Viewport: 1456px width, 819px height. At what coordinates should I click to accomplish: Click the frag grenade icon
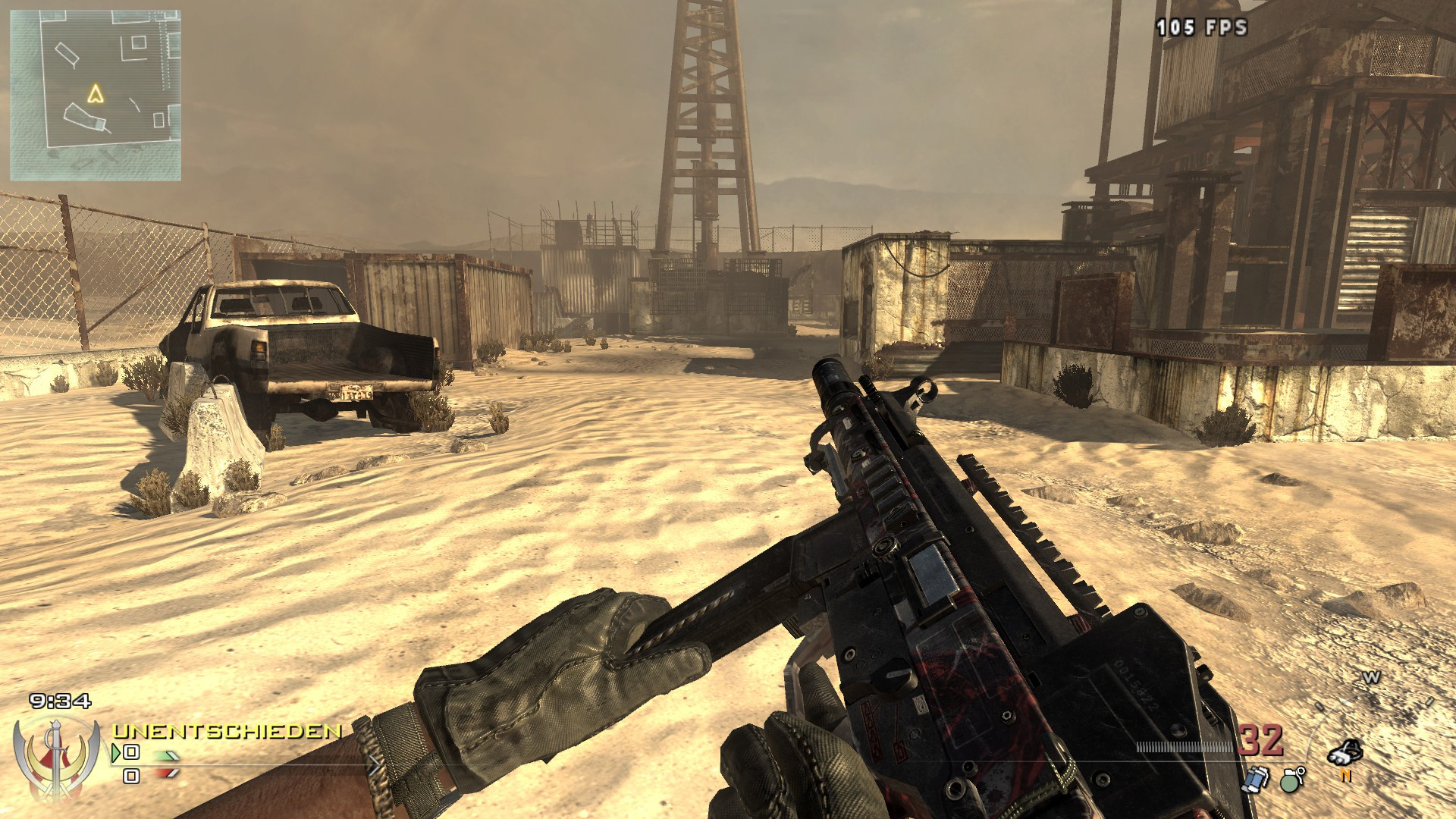(x=1290, y=781)
